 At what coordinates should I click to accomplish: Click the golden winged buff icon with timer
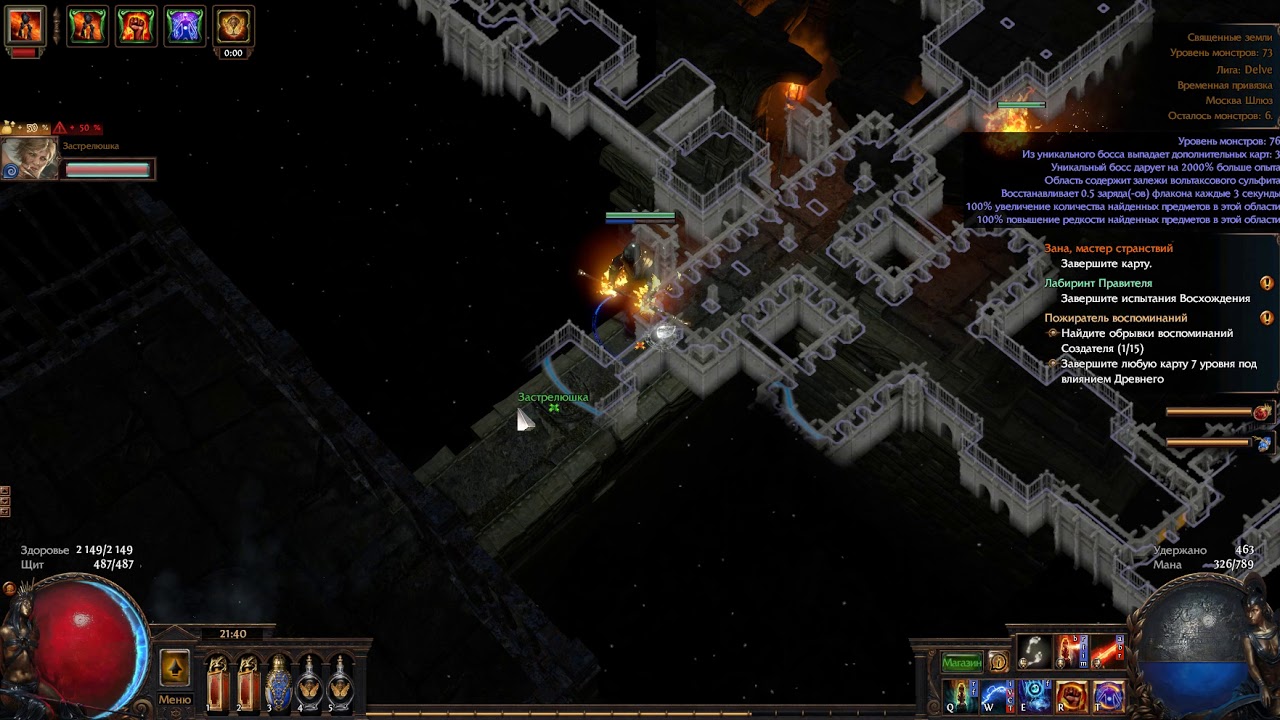pyautogui.click(x=233, y=26)
